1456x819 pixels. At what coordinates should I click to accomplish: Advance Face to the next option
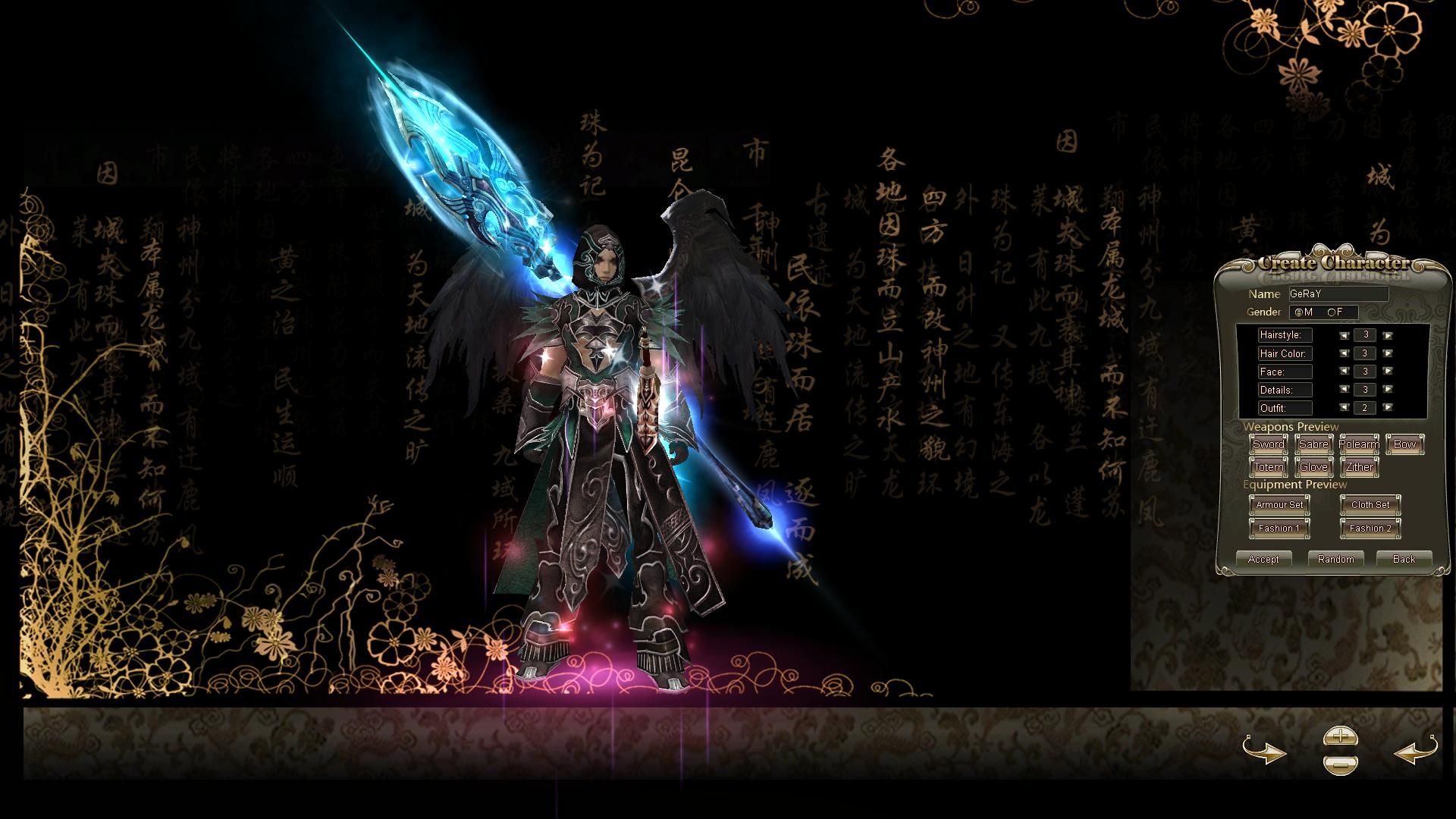1387,372
